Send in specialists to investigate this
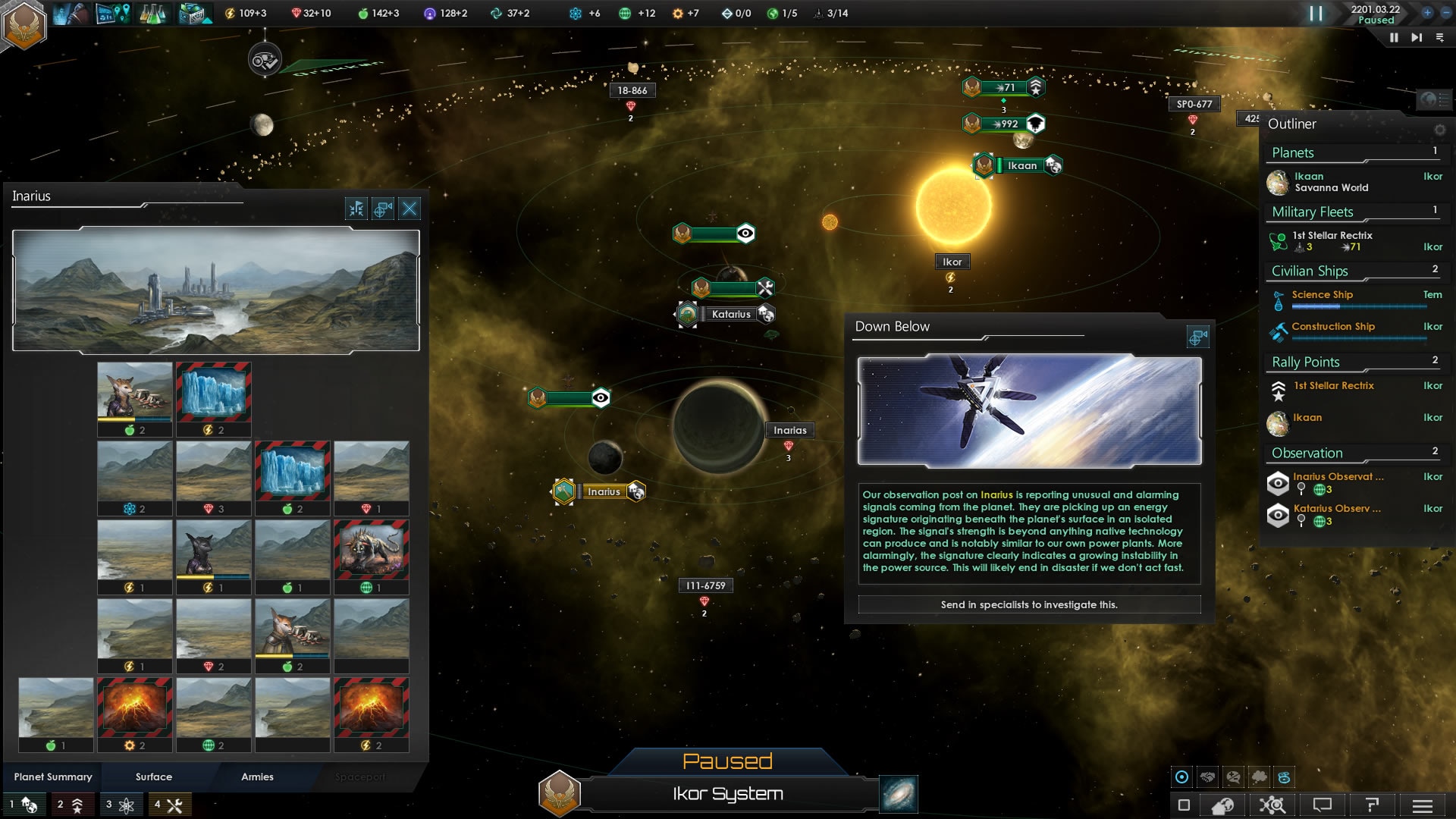The height and width of the screenshot is (819, 1456). tap(1029, 604)
